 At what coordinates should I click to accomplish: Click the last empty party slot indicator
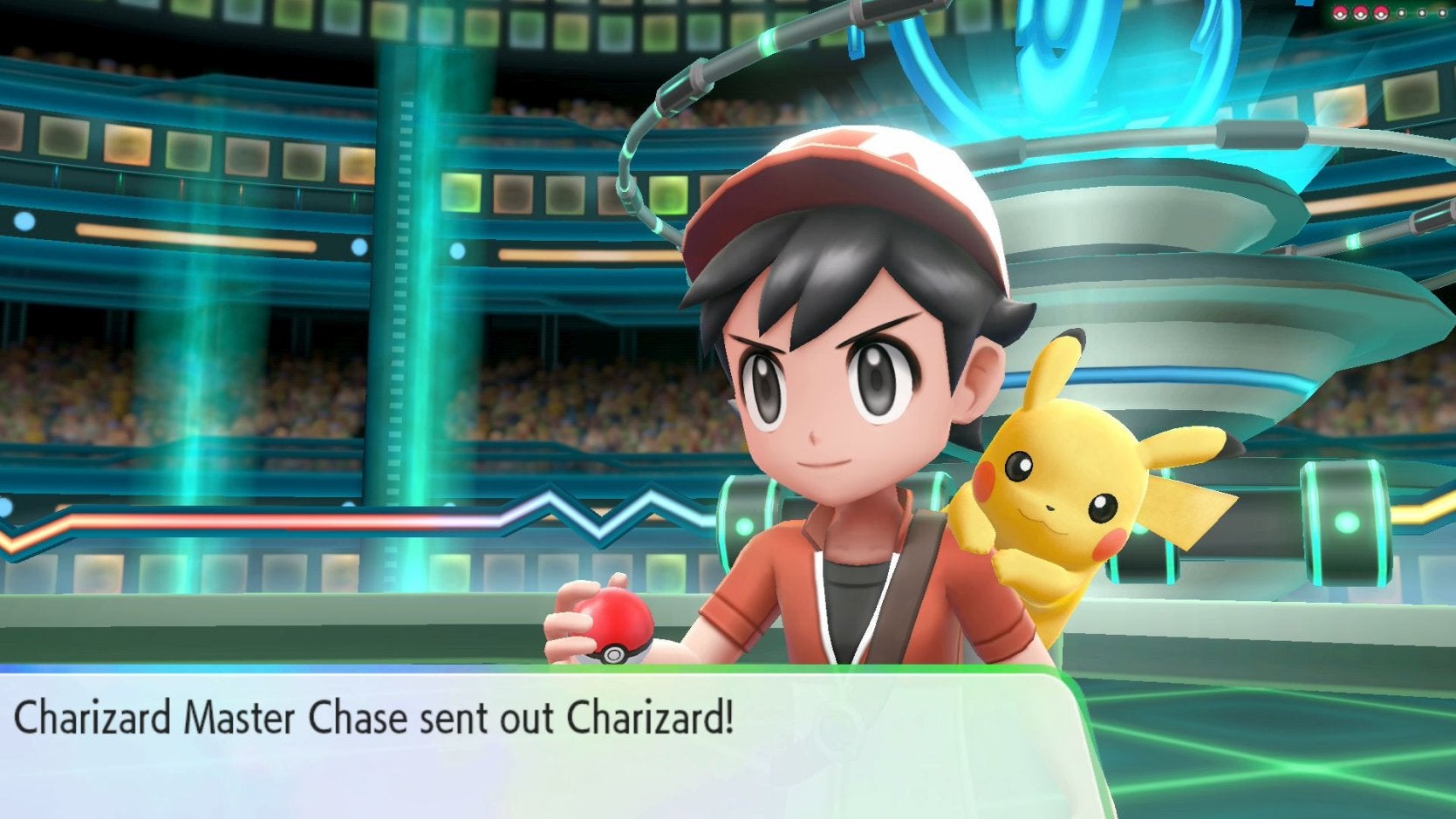1441,13
